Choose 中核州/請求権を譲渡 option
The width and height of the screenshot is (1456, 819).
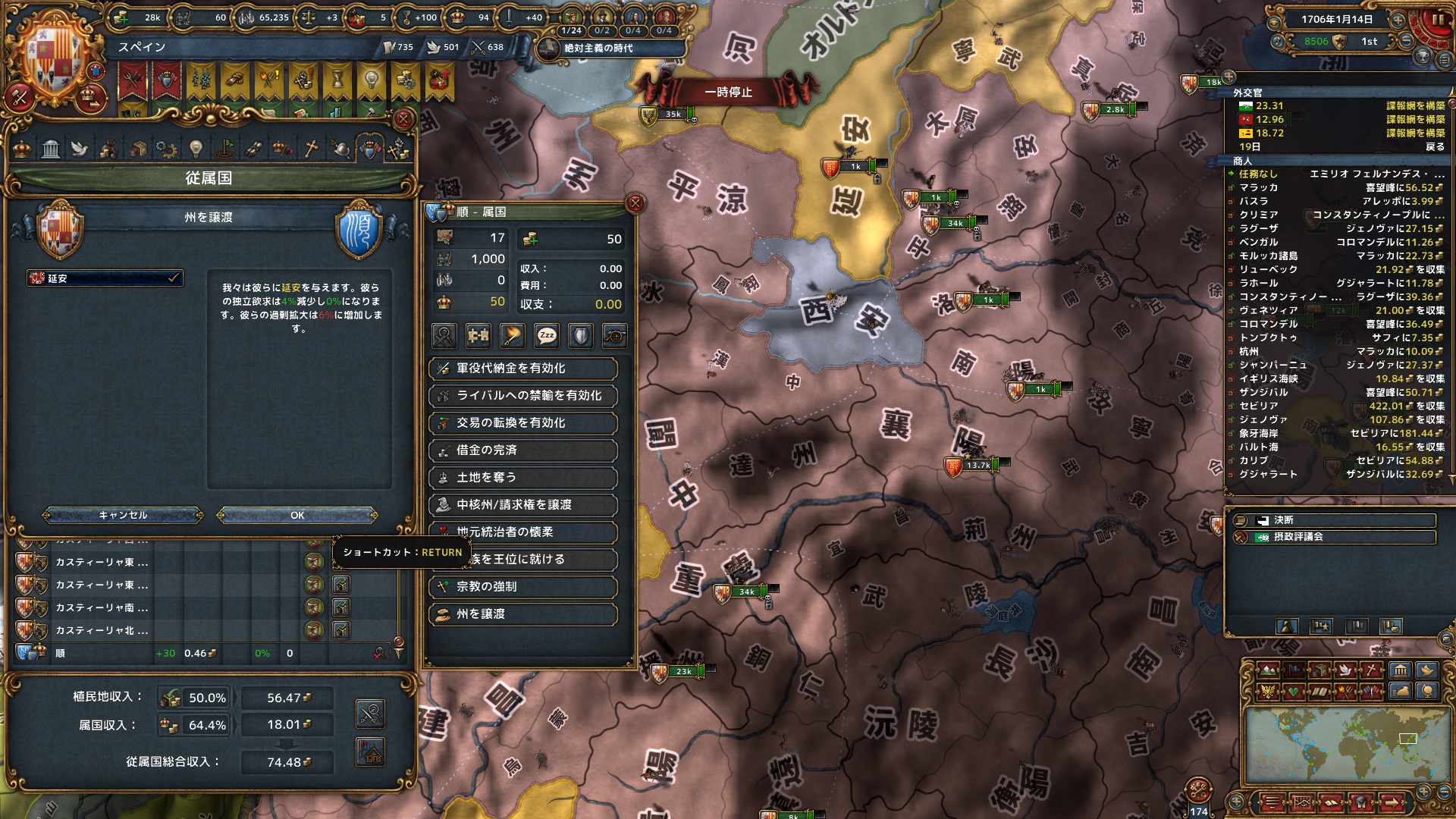pyautogui.click(x=523, y=505)
